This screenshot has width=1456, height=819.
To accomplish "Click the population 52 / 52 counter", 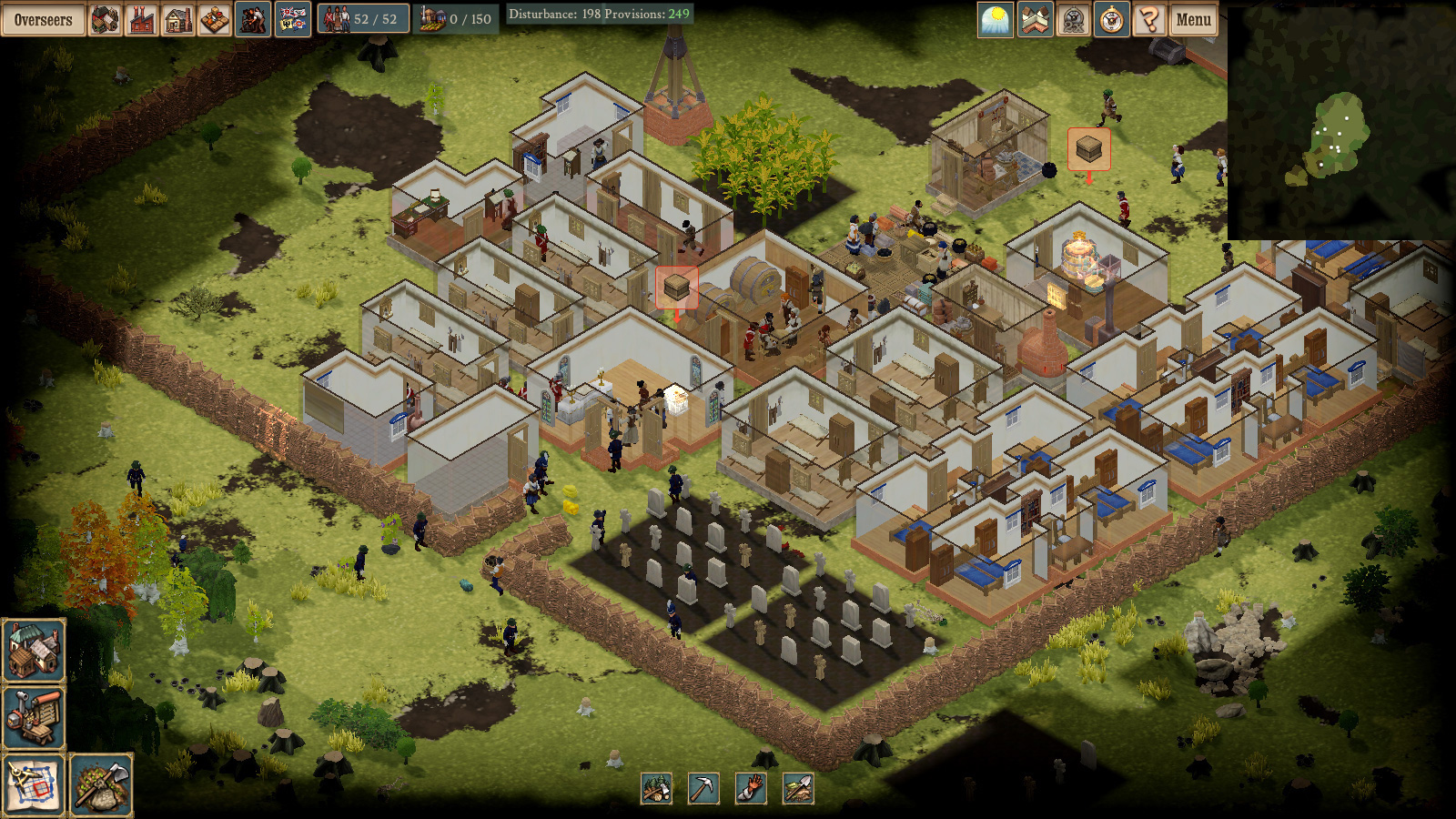I will 363,19.
